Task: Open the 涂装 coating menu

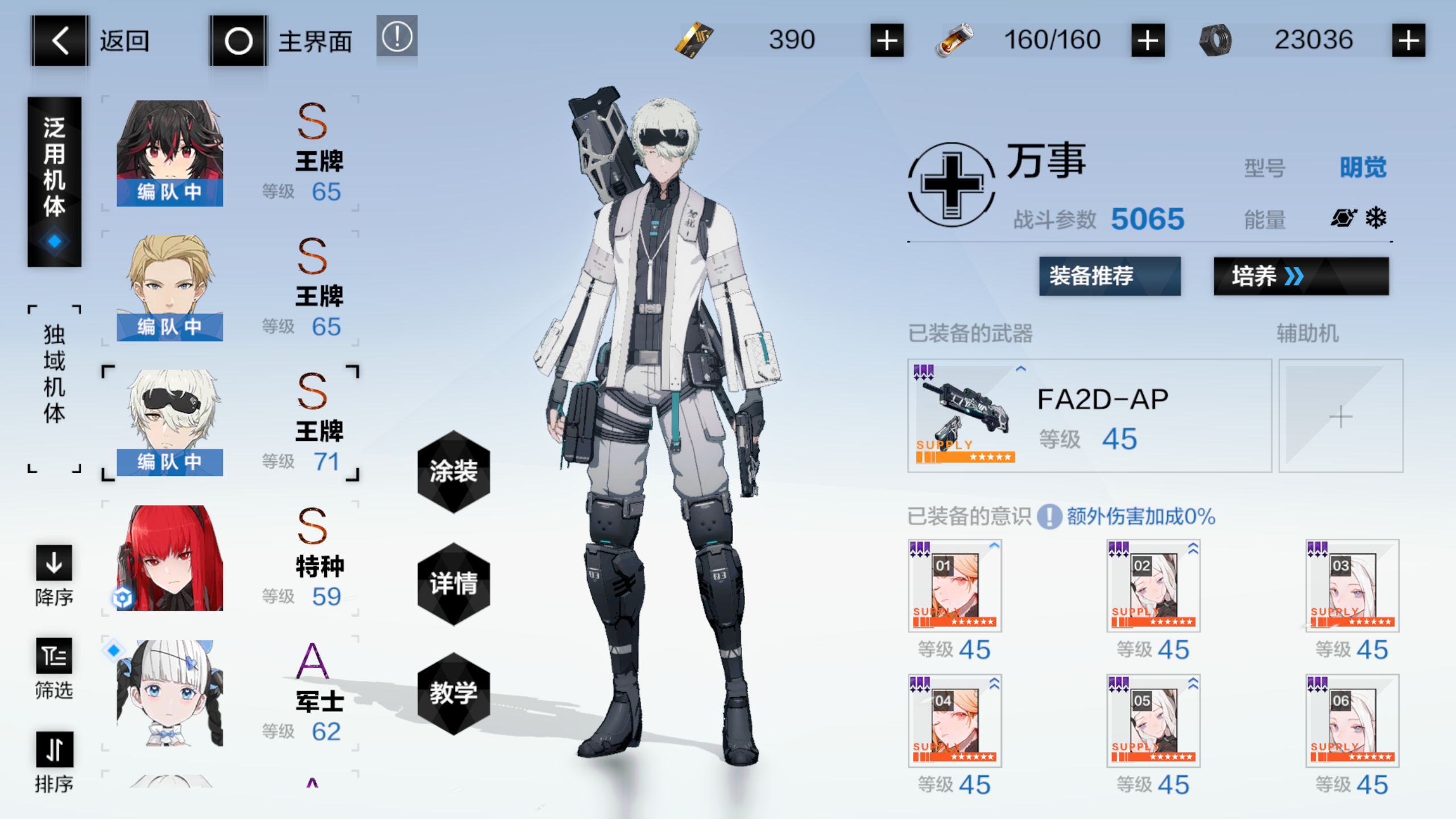Action: 453,472
